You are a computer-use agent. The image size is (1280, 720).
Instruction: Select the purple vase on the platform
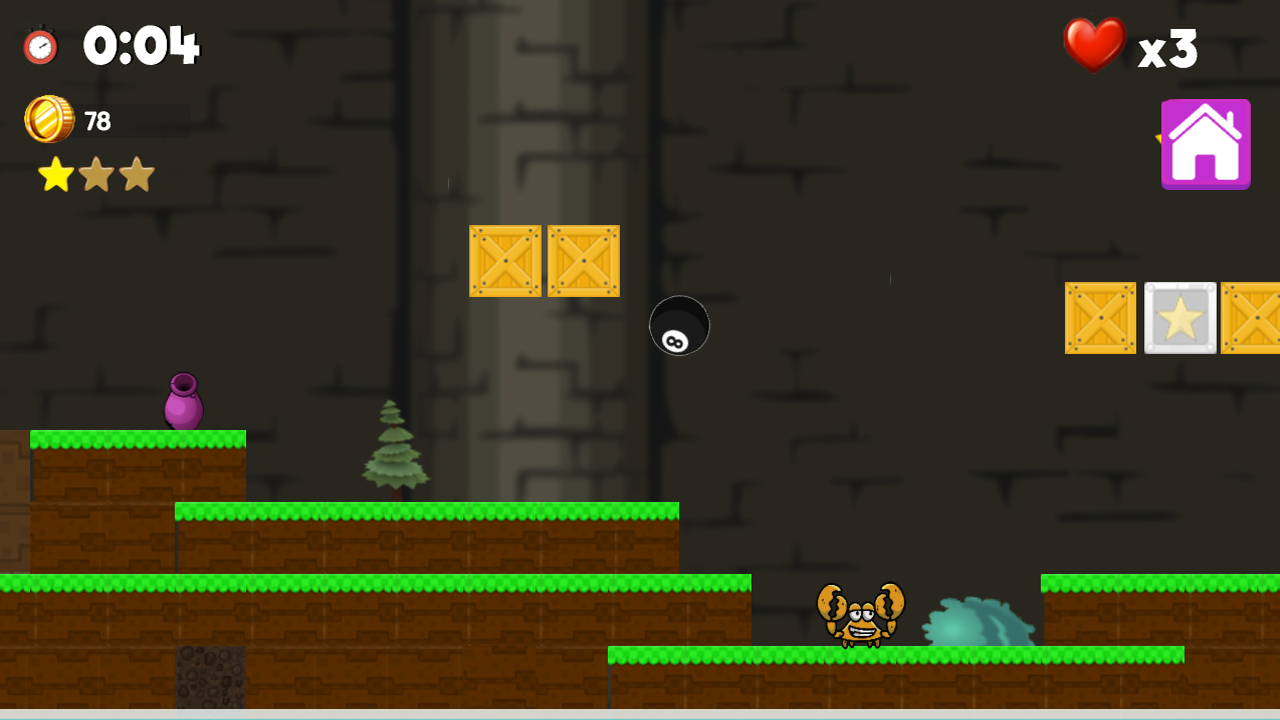pyautogui.click(x=182, y=402)
